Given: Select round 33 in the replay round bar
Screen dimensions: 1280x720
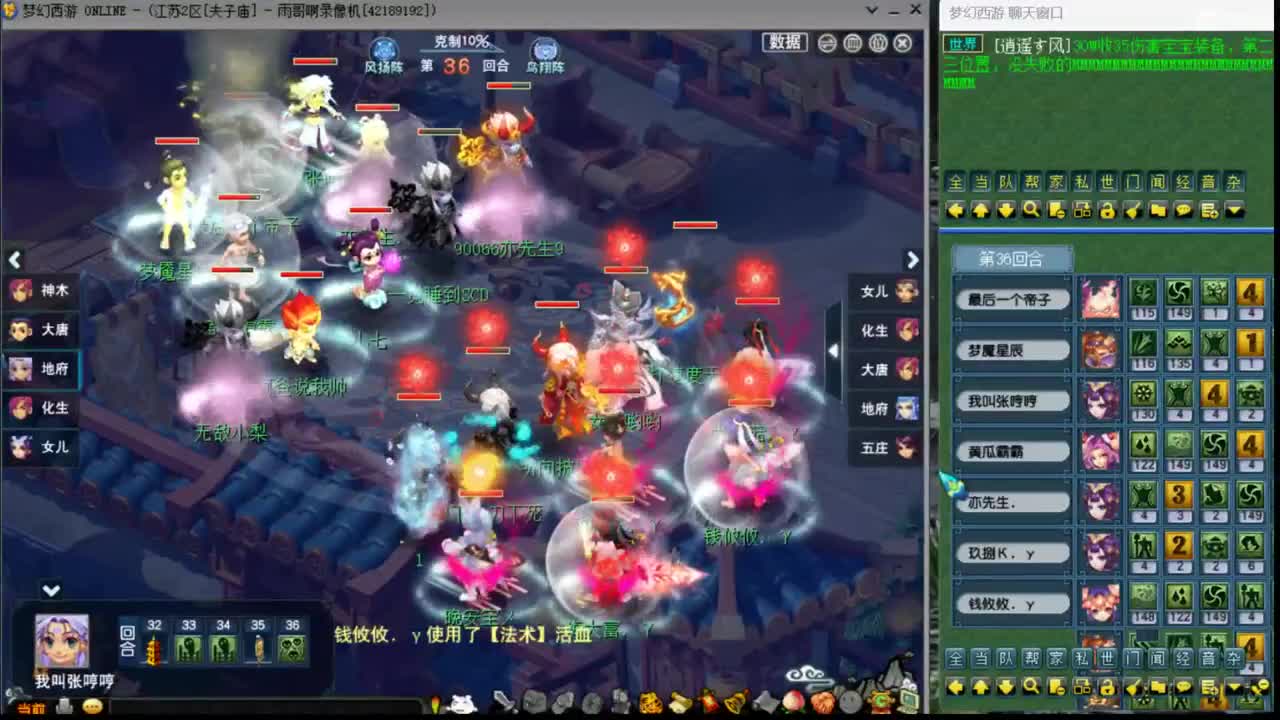Looking at the screenshot, I should [x=189, y=640].
